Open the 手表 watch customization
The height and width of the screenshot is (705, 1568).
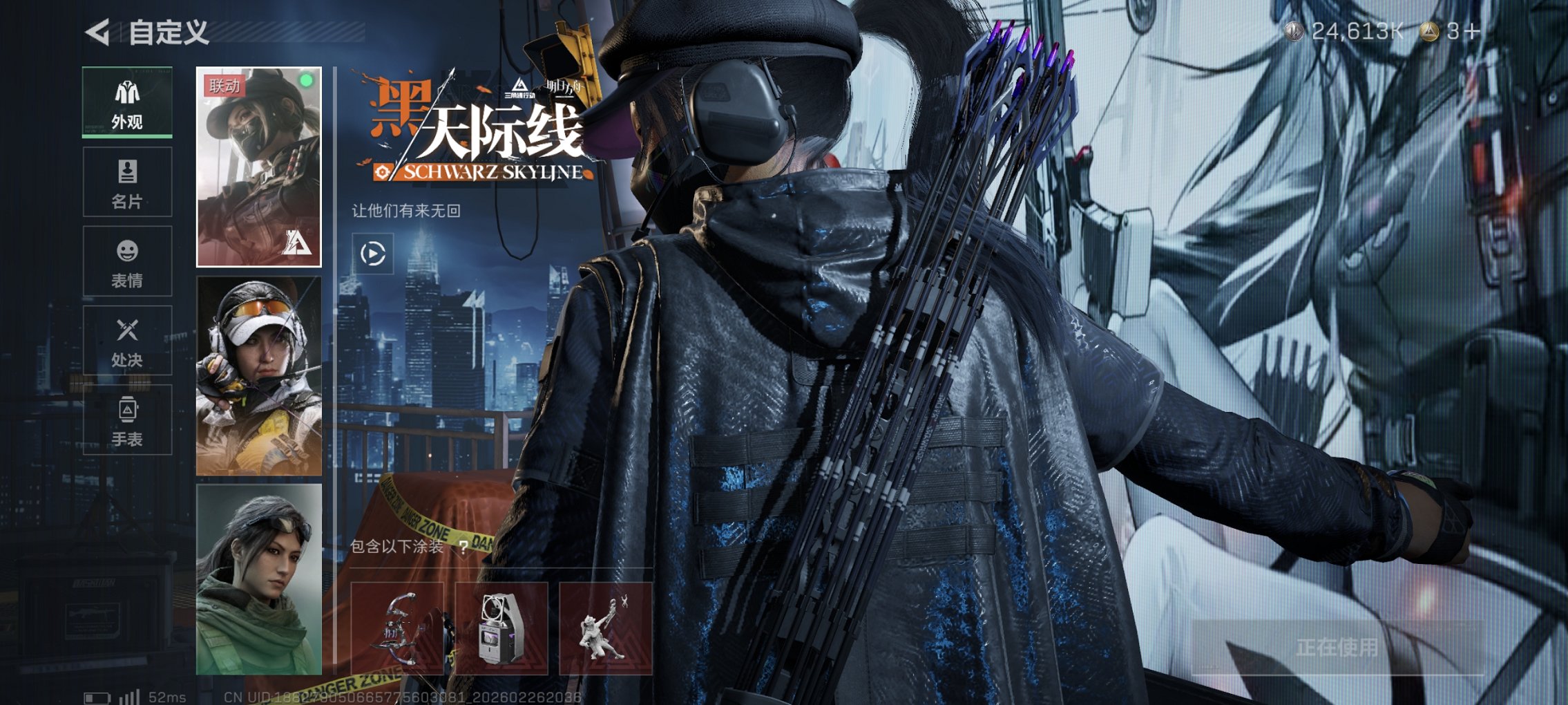pos(126,422)
